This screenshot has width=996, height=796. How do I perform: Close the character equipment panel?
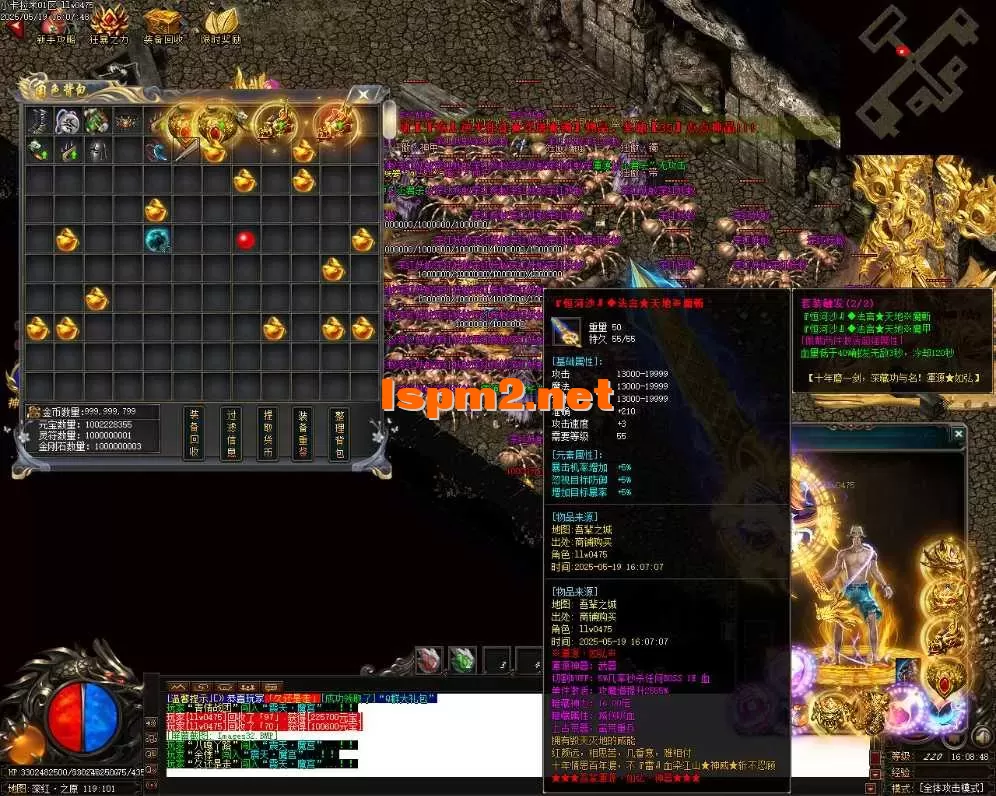(x=958, y=434)
